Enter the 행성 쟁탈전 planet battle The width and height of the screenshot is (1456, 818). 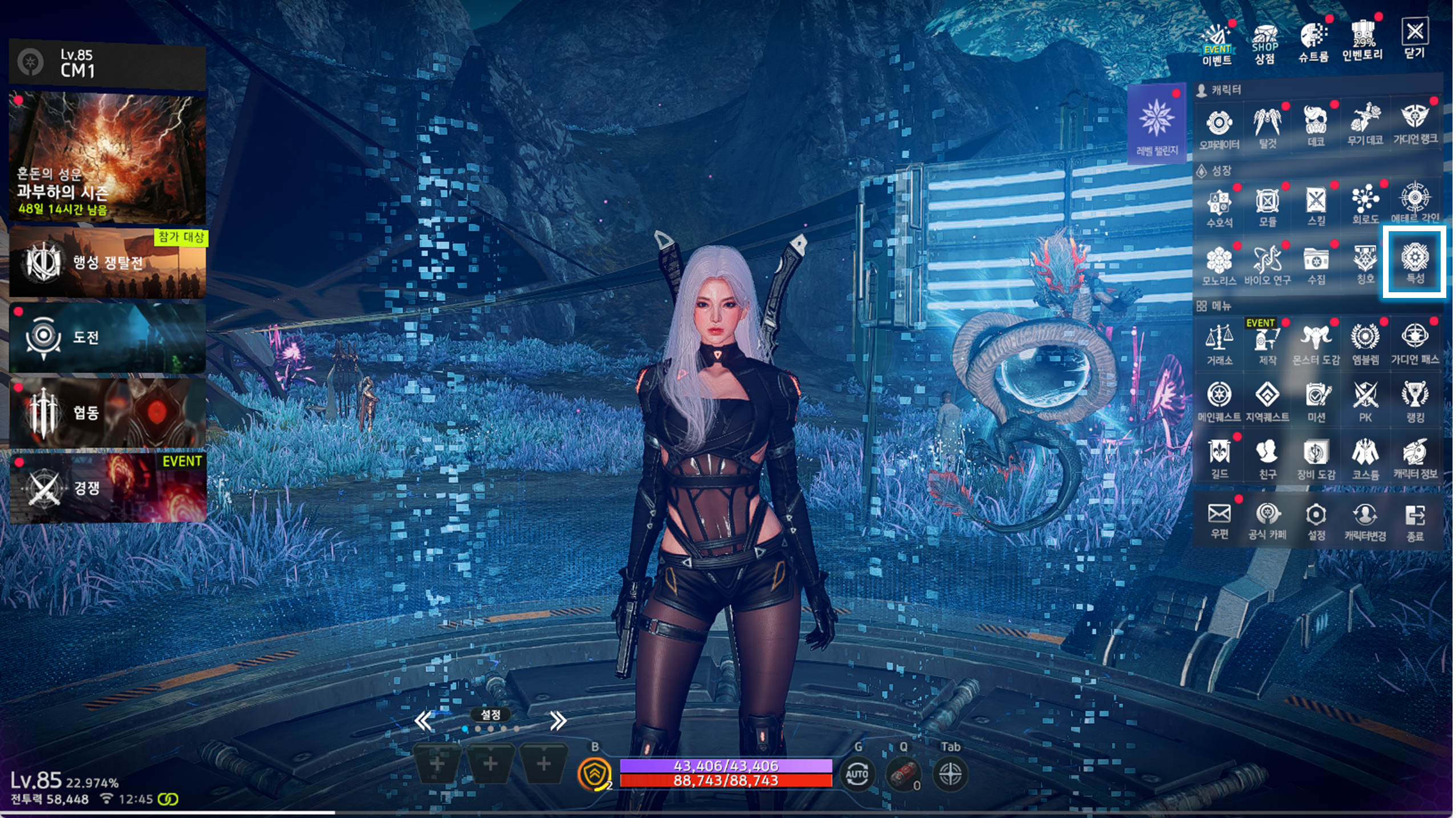[x=107, y=263]
